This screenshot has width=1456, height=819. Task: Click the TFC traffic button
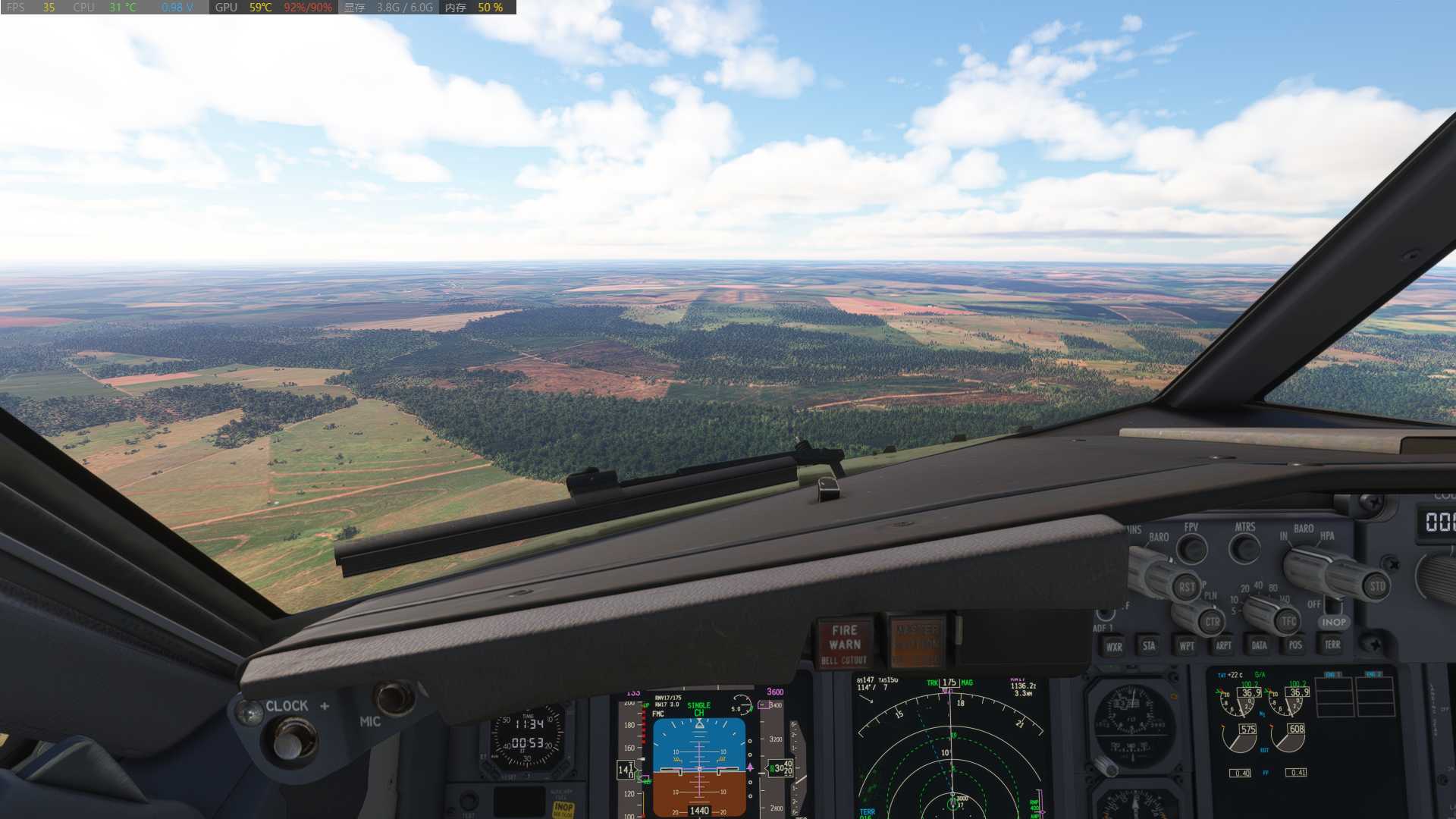coord(1288,621)
